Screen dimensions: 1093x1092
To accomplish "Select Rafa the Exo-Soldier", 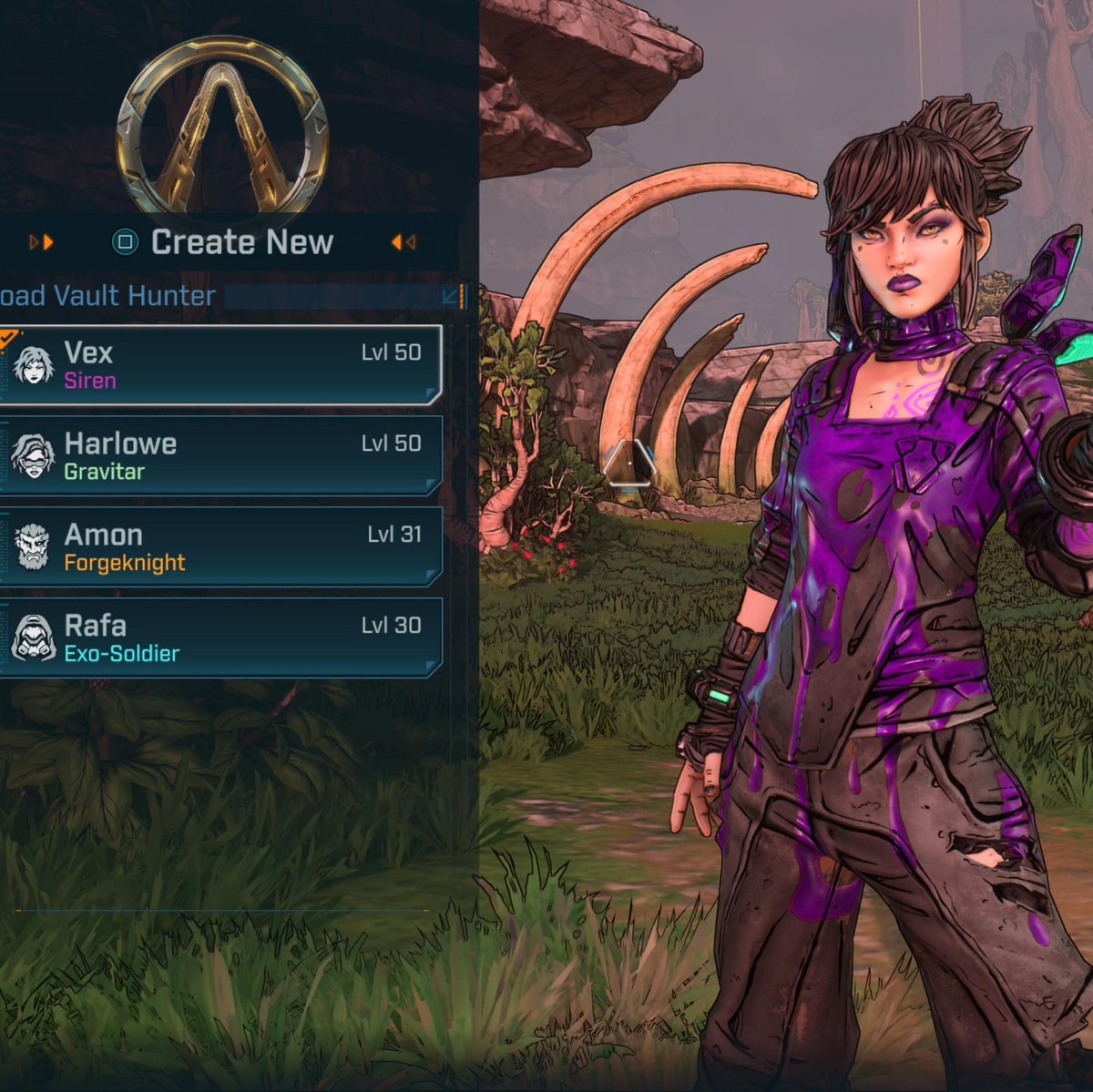I will tap(220, 638).
